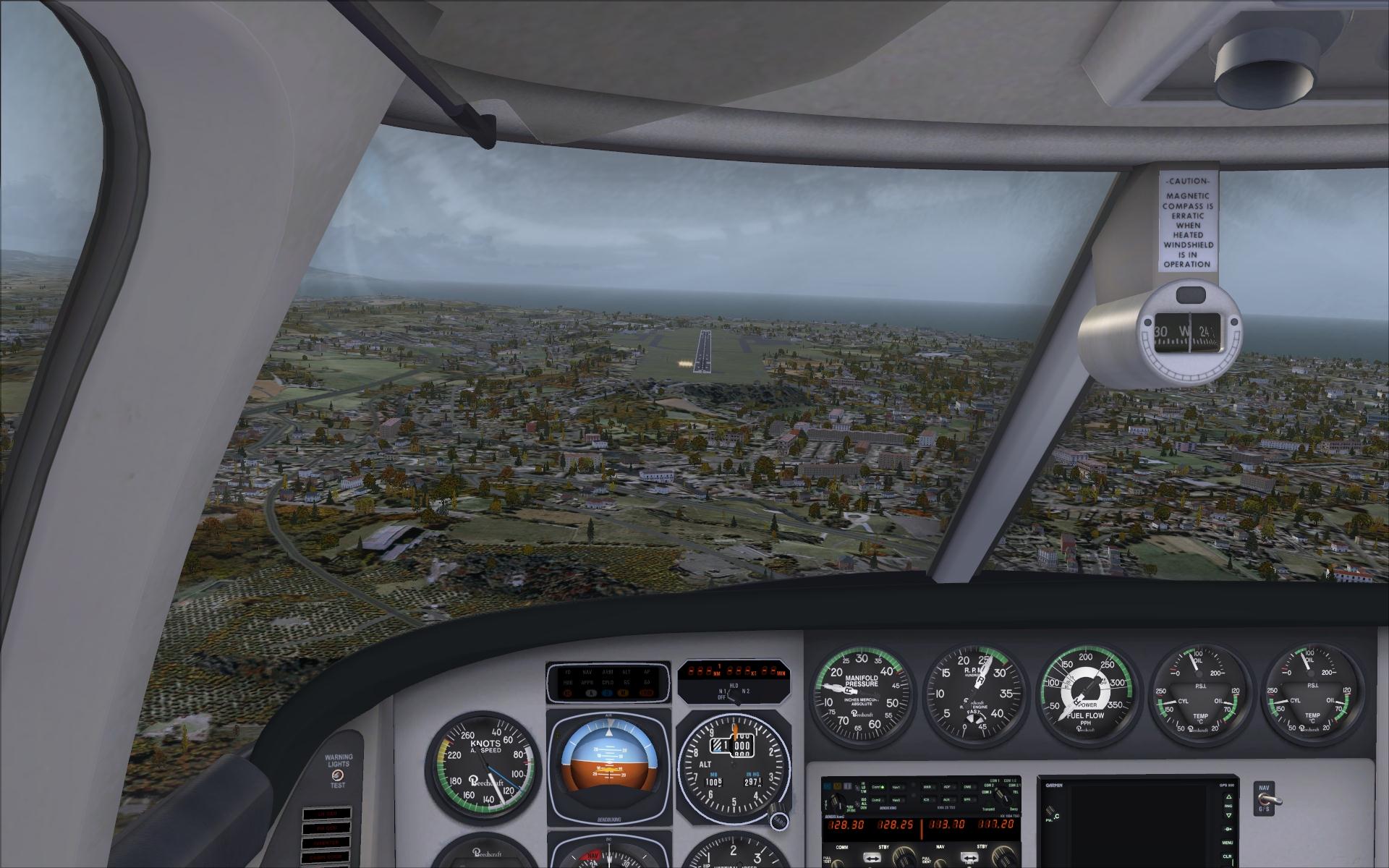The image size is (1389, 868).
Task: Open the Garmin GPS MENU
Action: [1228, 843]
